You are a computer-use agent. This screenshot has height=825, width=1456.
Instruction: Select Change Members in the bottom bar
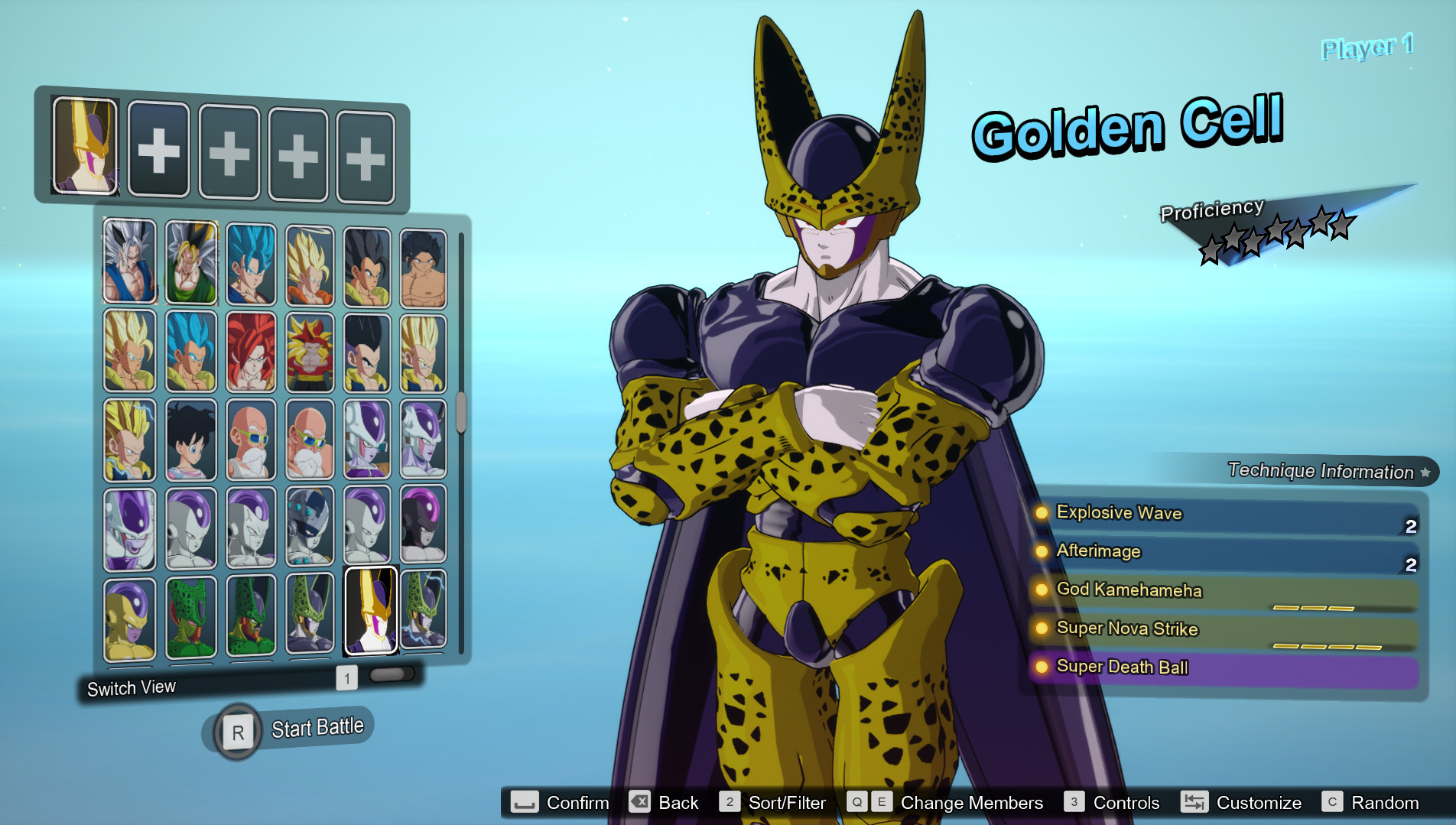tap(972, 803)
